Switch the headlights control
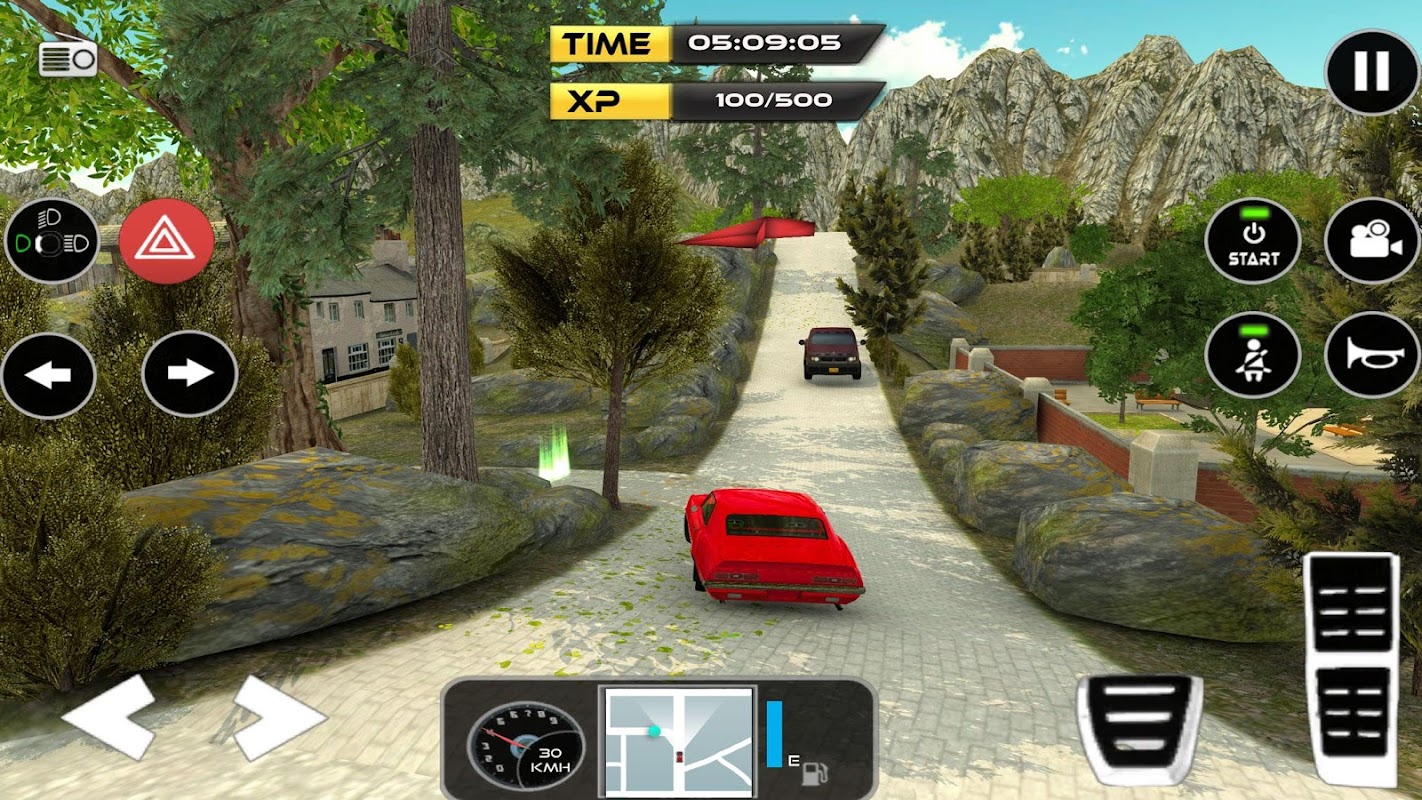This screenshot has width=1422, height=800. pyautogui.click(x=51, y=242)
